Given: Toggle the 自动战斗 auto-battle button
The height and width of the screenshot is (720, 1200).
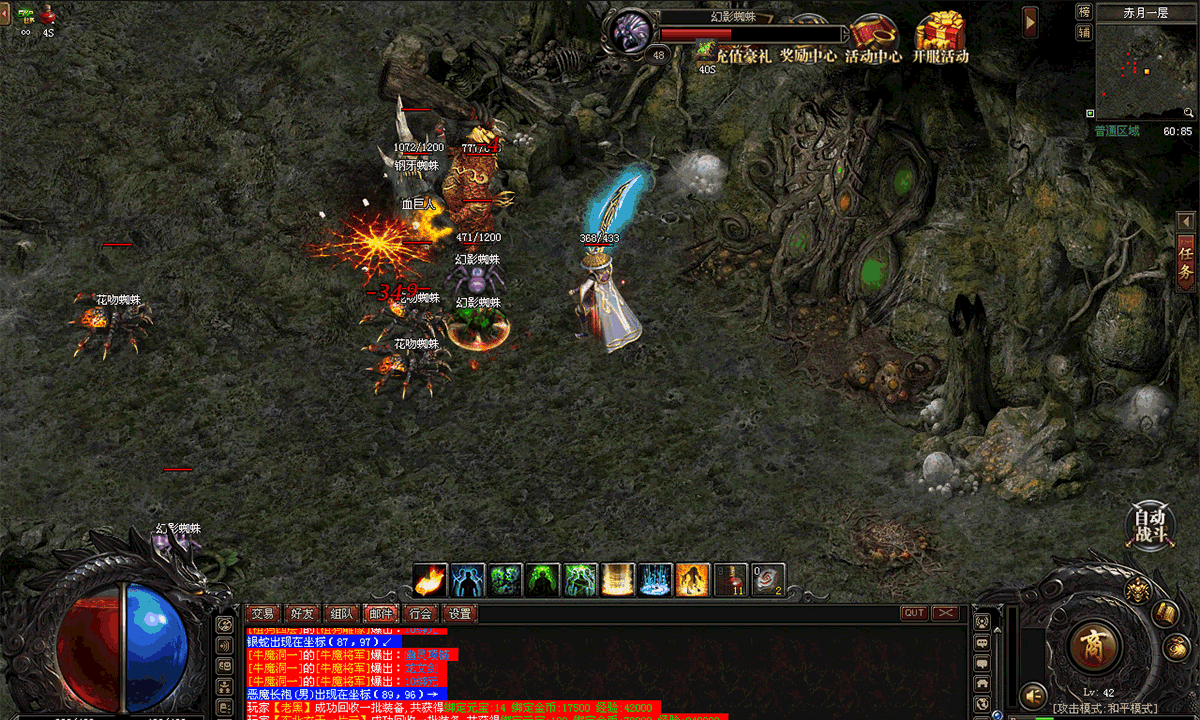Looking at the screenshot, I should [1148, 524].
